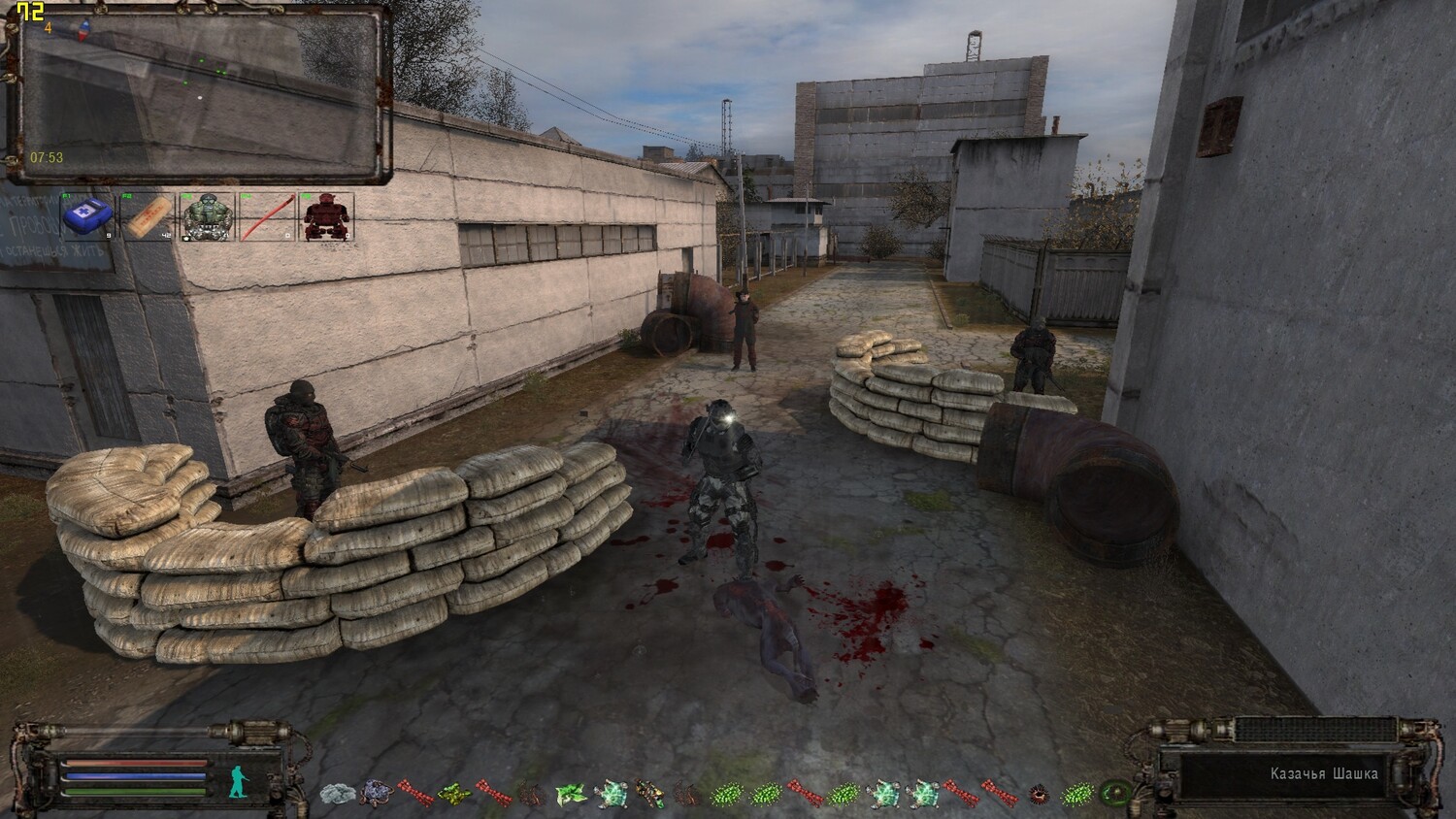Use the bandage quick slot item

point(148,216)
